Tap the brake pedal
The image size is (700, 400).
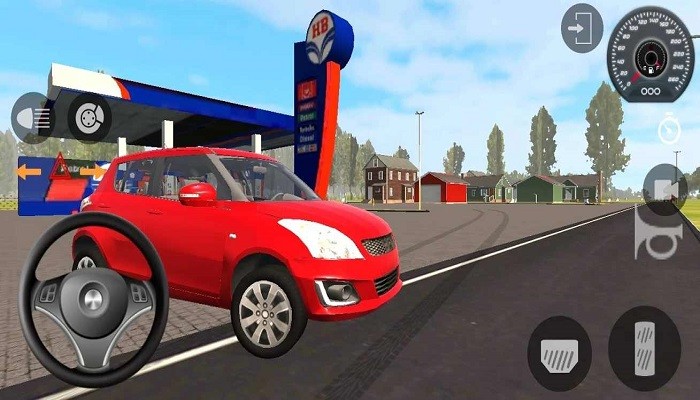[x=559, y=353]
